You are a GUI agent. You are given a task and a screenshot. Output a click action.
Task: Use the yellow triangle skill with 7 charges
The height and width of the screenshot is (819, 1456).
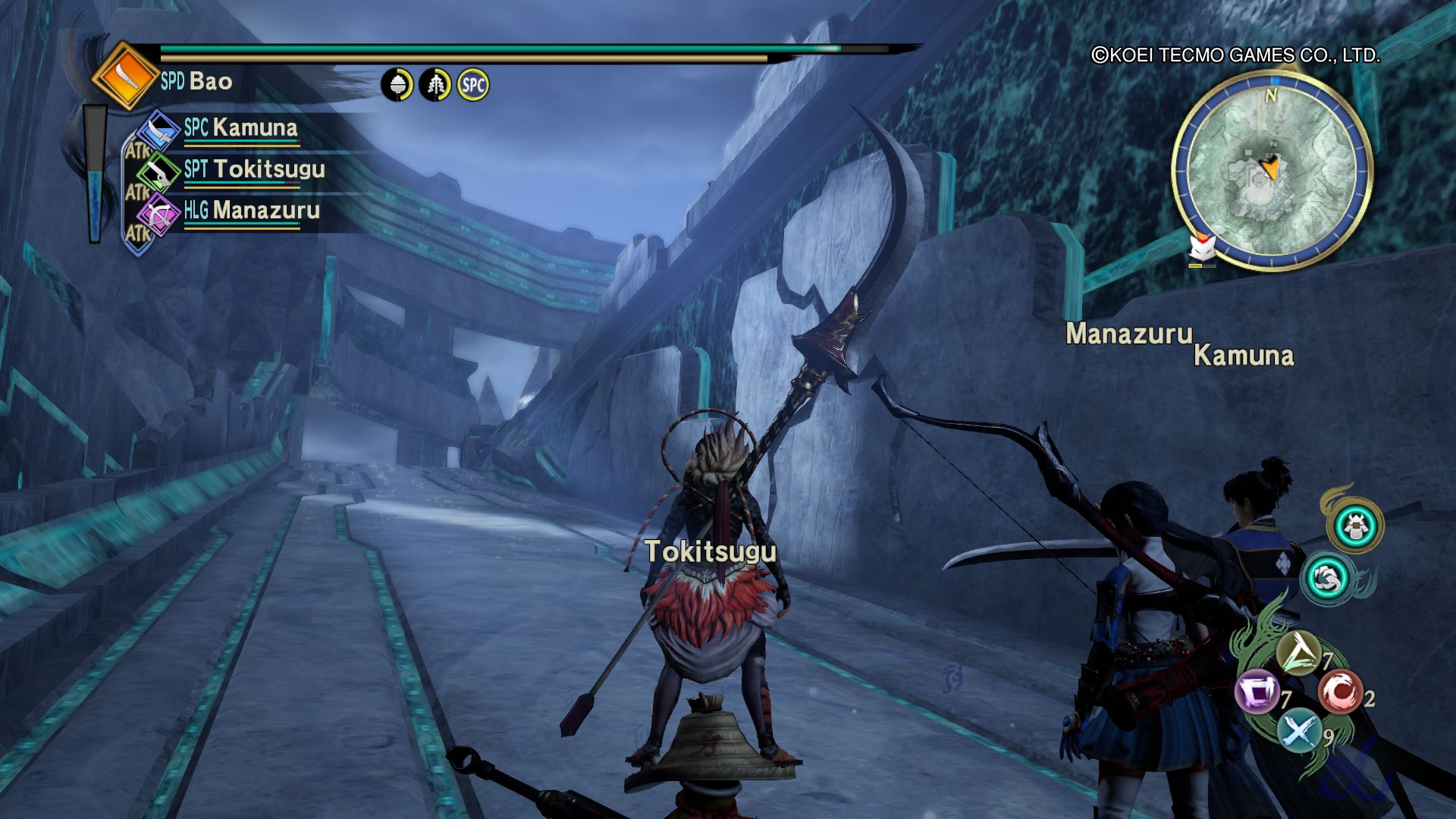[1299, 654]
